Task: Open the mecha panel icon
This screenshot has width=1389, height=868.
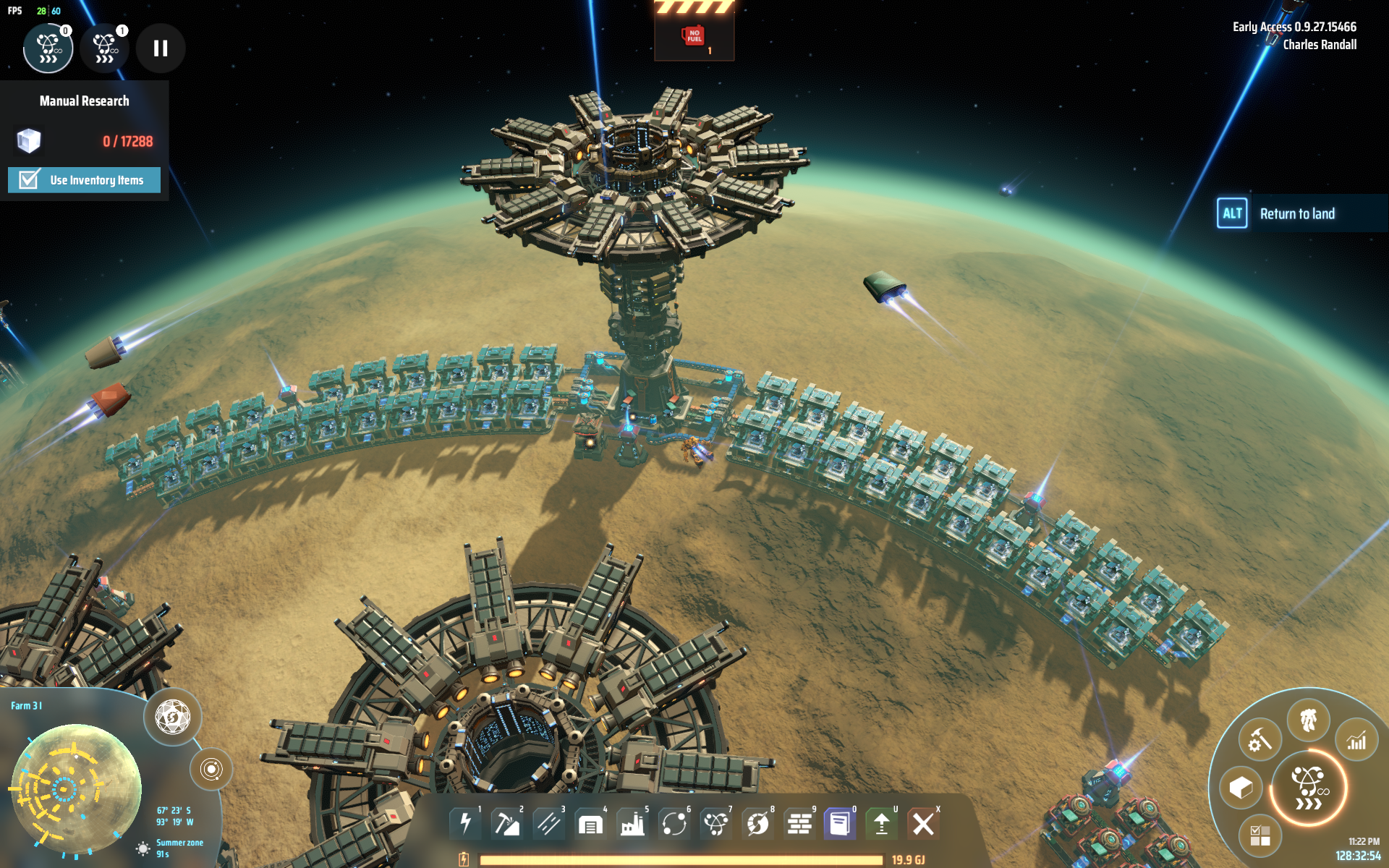Action: tap(1308, 720)
